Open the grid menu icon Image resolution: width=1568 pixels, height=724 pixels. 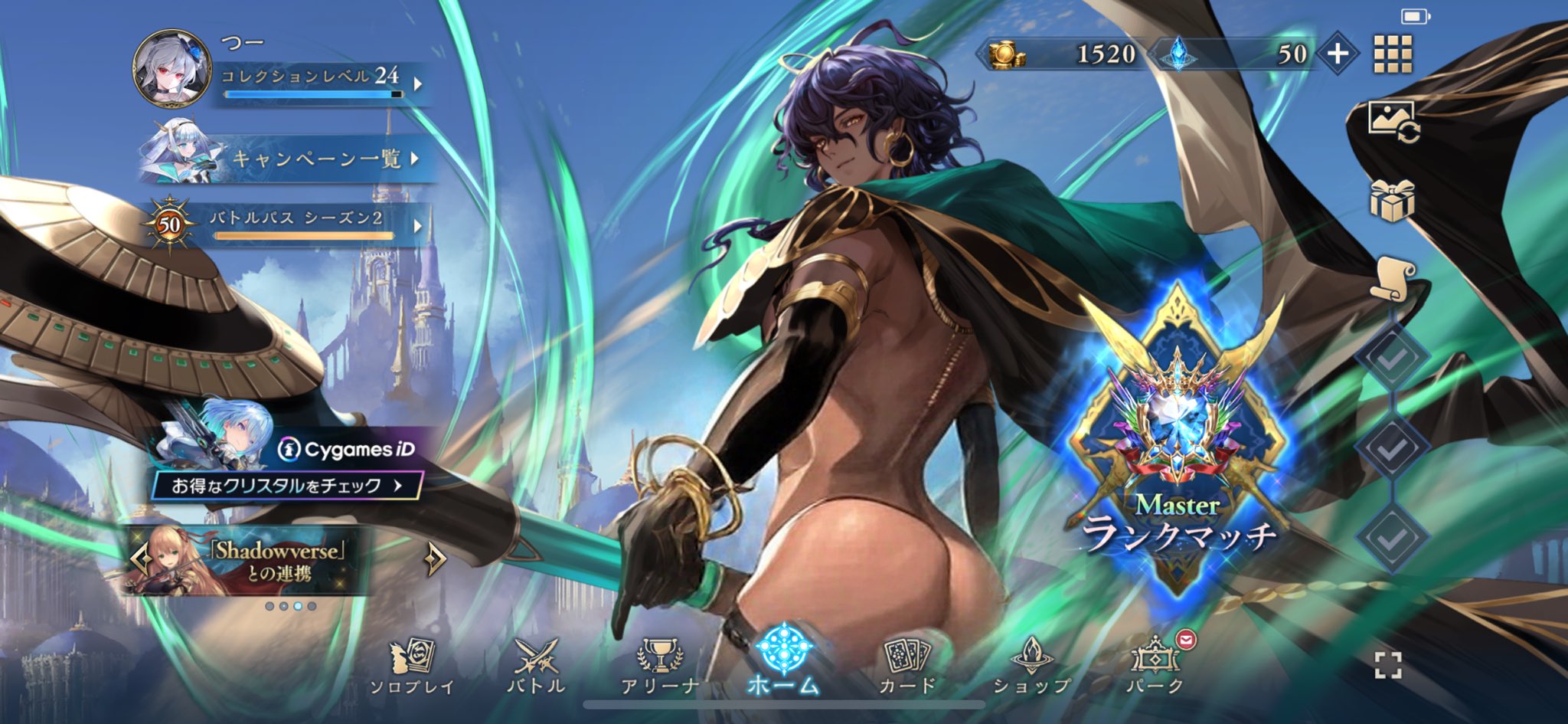1393,54
